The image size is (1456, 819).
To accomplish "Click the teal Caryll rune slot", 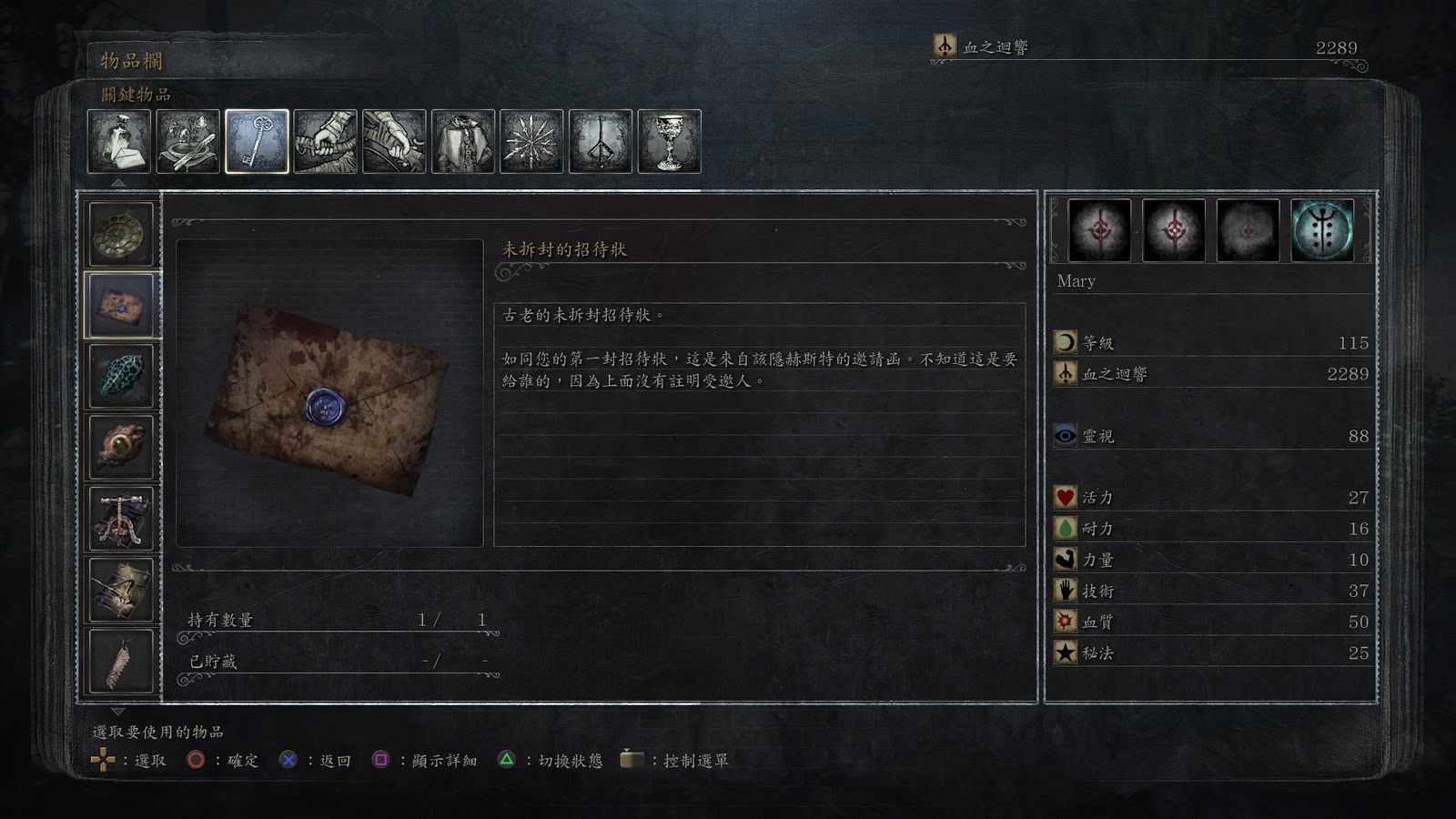I will click(1321, 230).
